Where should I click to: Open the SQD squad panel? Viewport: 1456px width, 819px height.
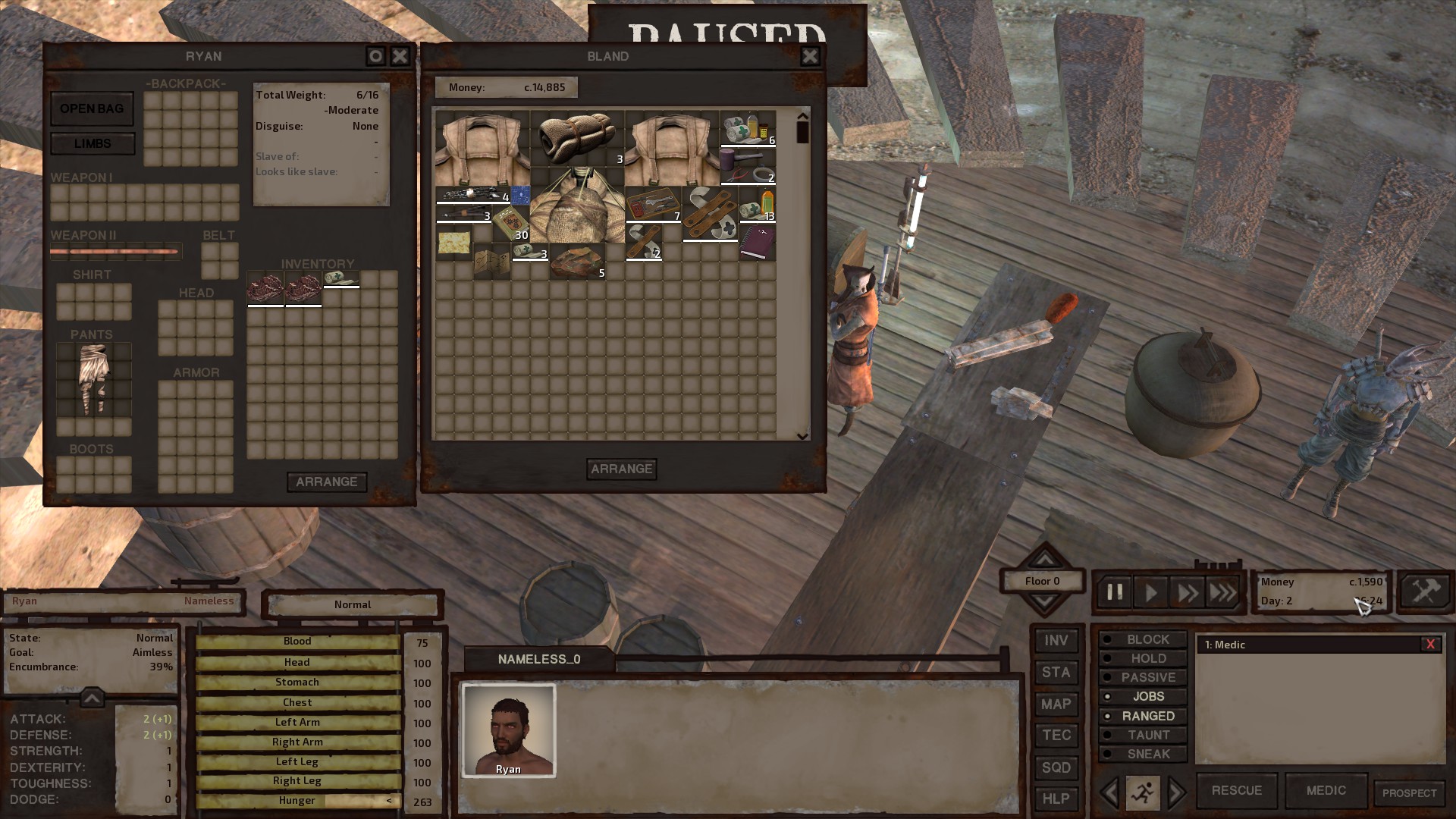tap(1056, 767)
